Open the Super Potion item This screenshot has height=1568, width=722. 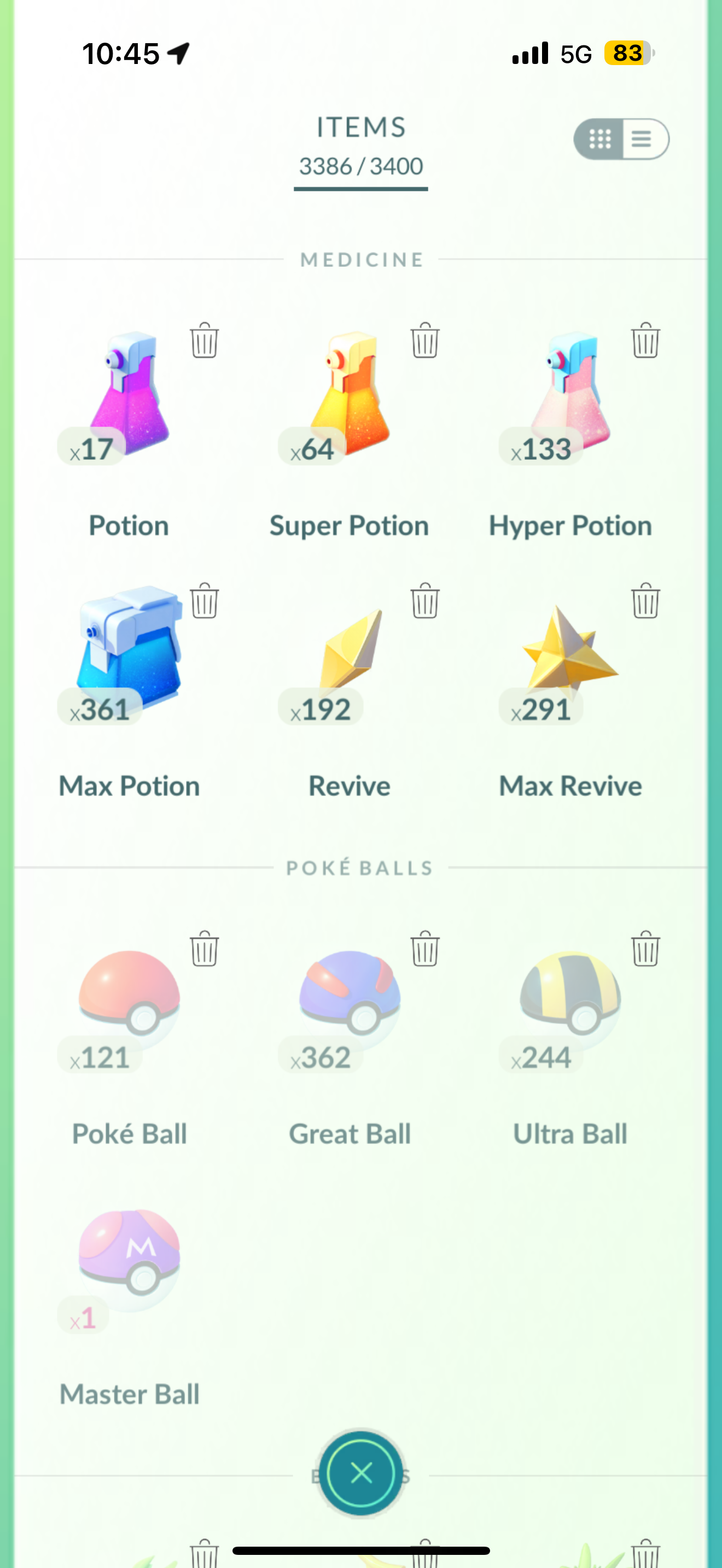pyautogui.click(x=350, y=396)
